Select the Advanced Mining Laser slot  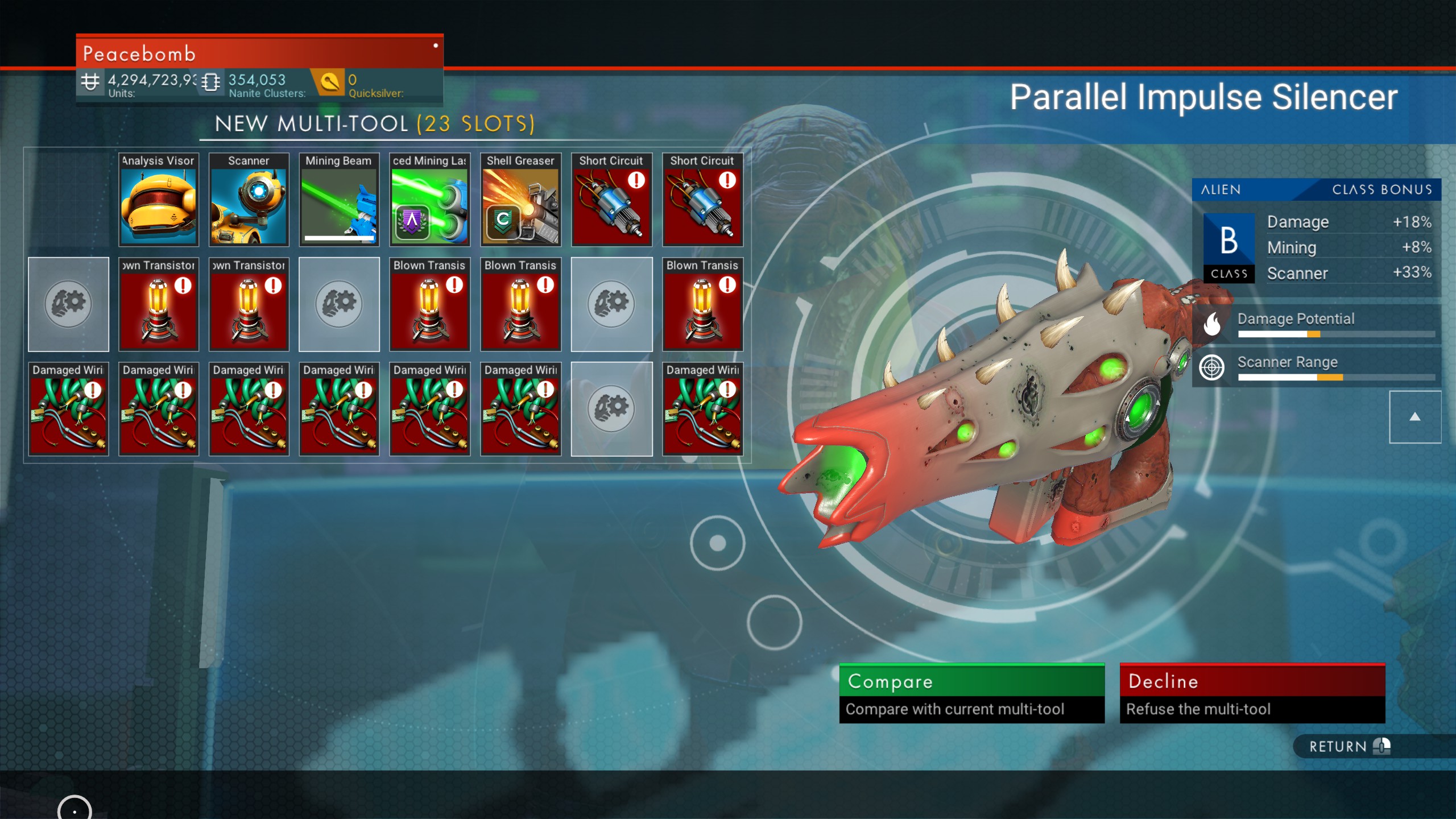(429, 200)
